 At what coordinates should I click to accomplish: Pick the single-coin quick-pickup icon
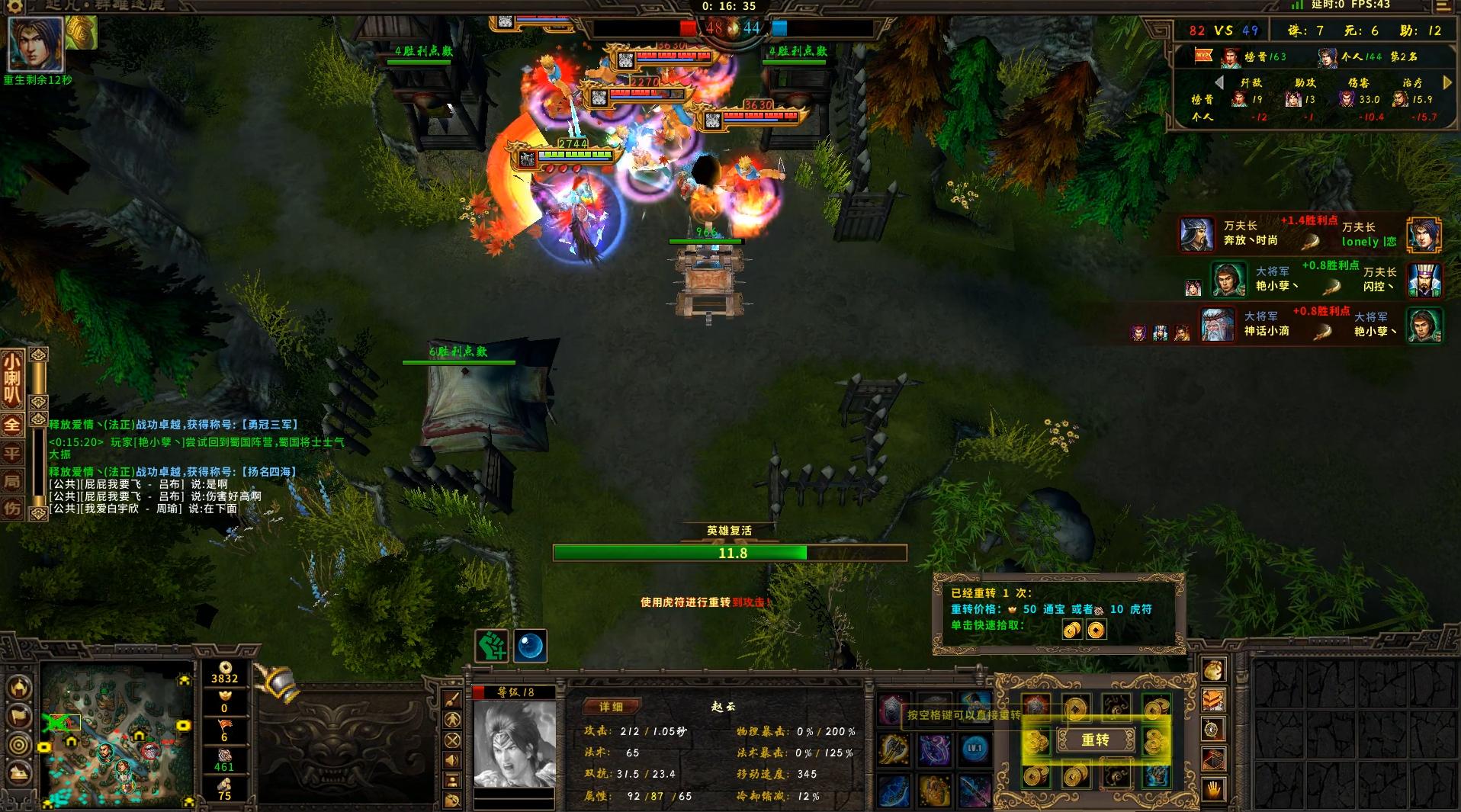point(1096,631)
